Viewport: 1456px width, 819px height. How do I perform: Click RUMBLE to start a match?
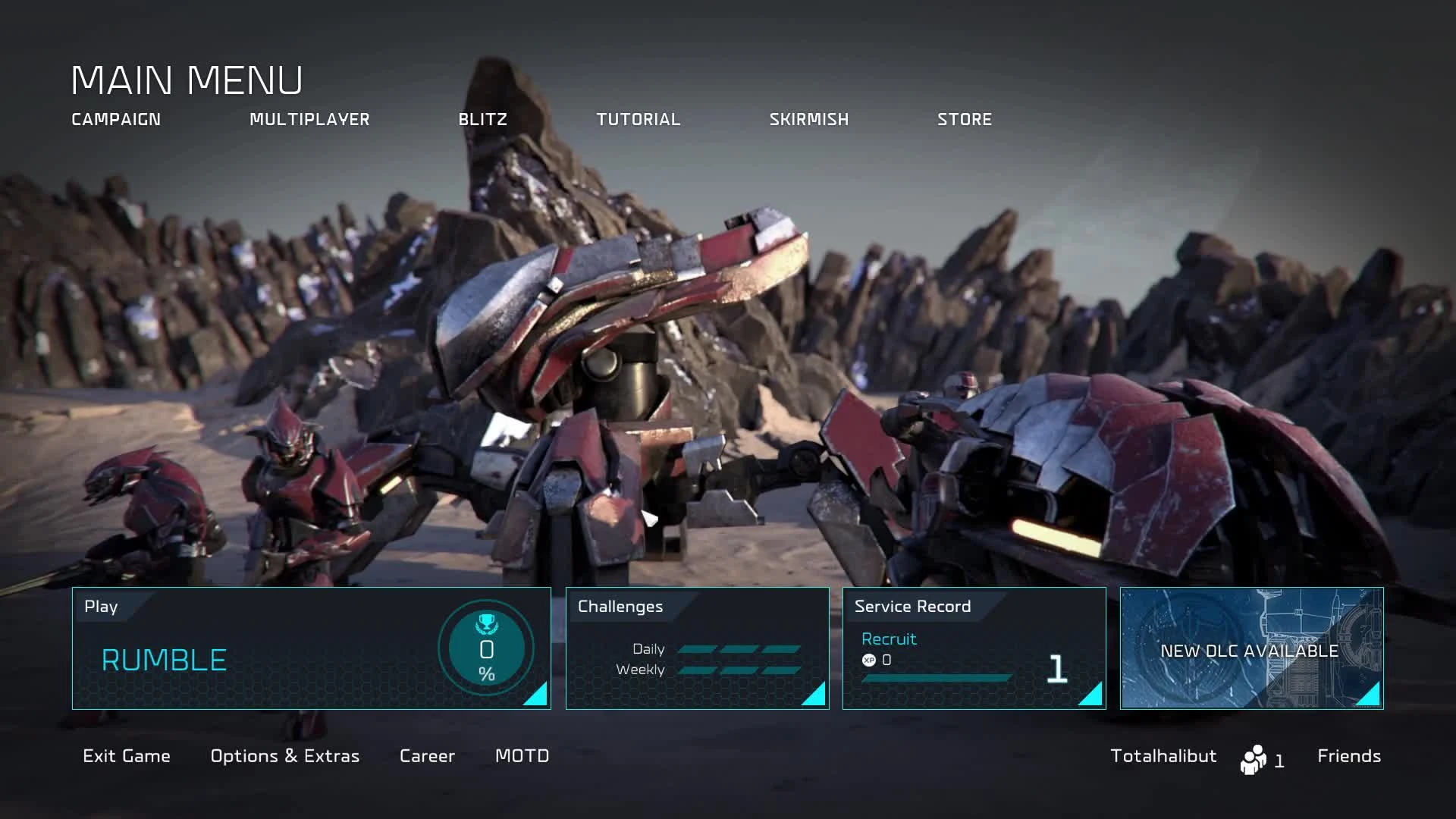164,660
